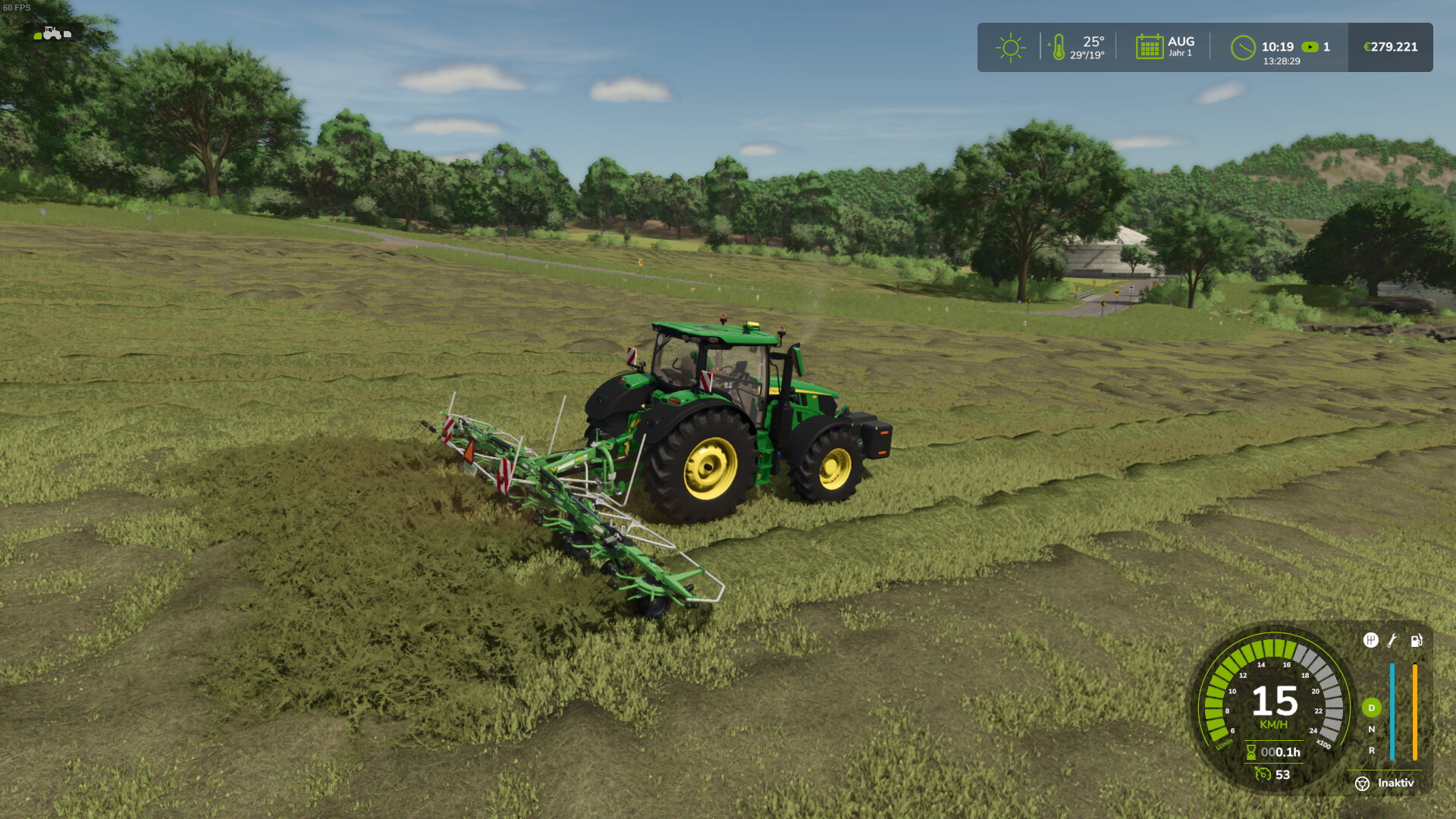
Task: Select the wrench damage icon
Action: coord(1392,641)
